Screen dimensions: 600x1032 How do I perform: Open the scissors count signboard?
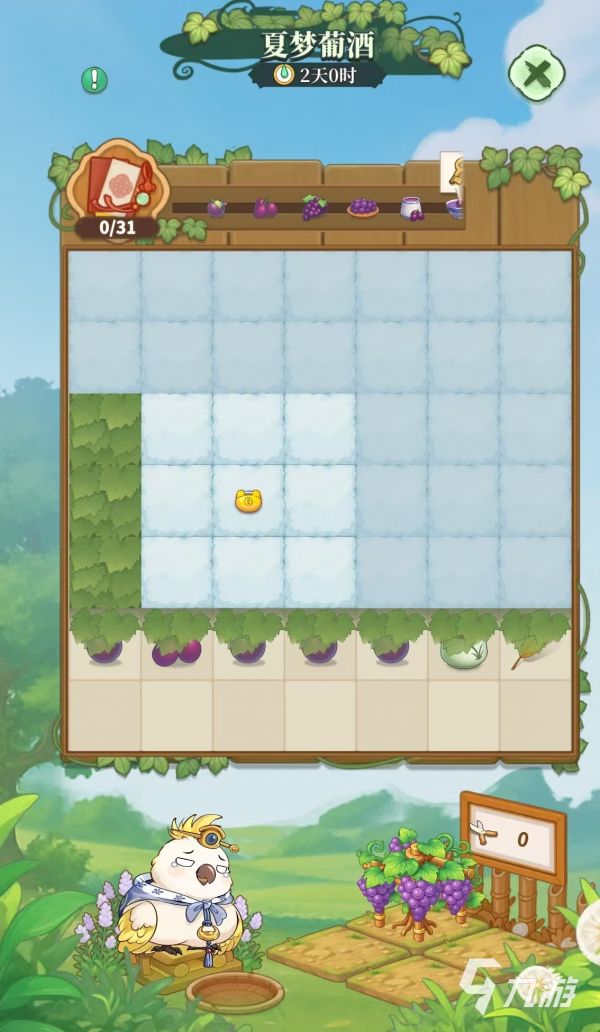click(513, 838)
